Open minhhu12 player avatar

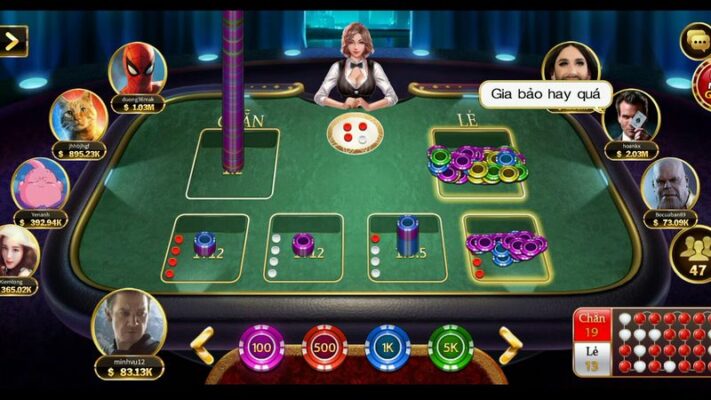click(129, 323)
